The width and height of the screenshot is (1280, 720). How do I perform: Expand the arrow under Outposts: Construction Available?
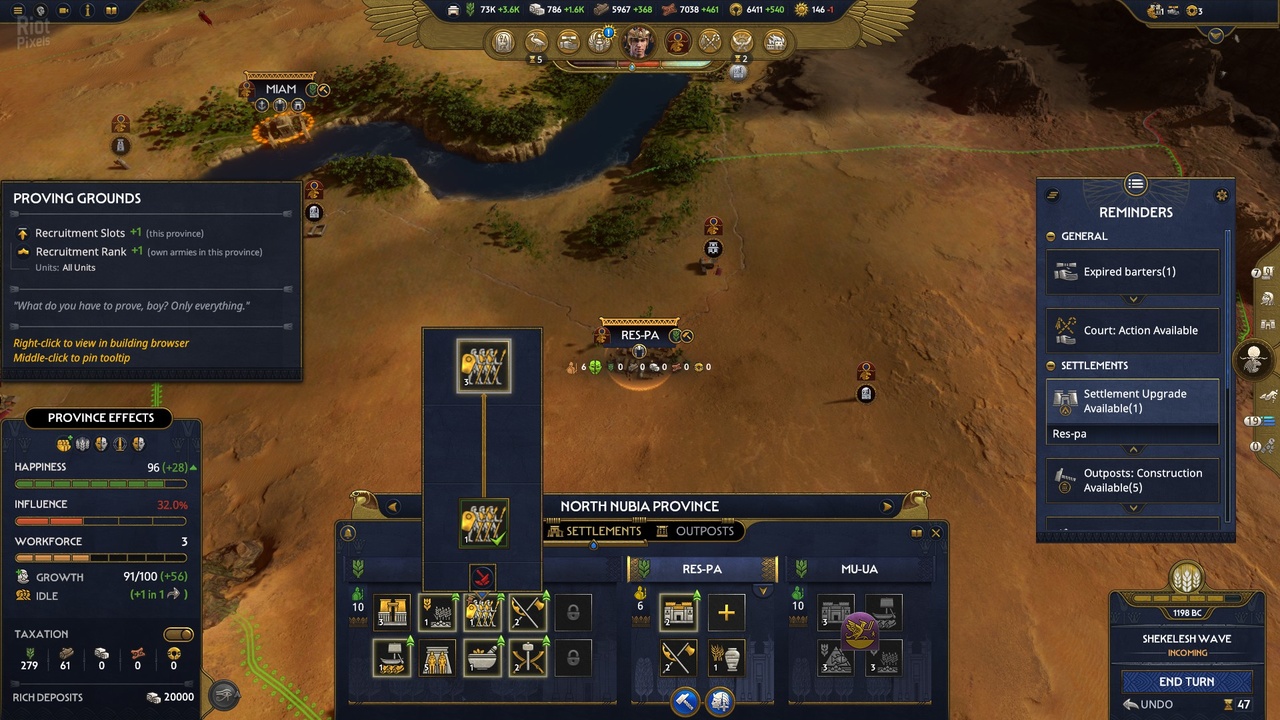1132,508
